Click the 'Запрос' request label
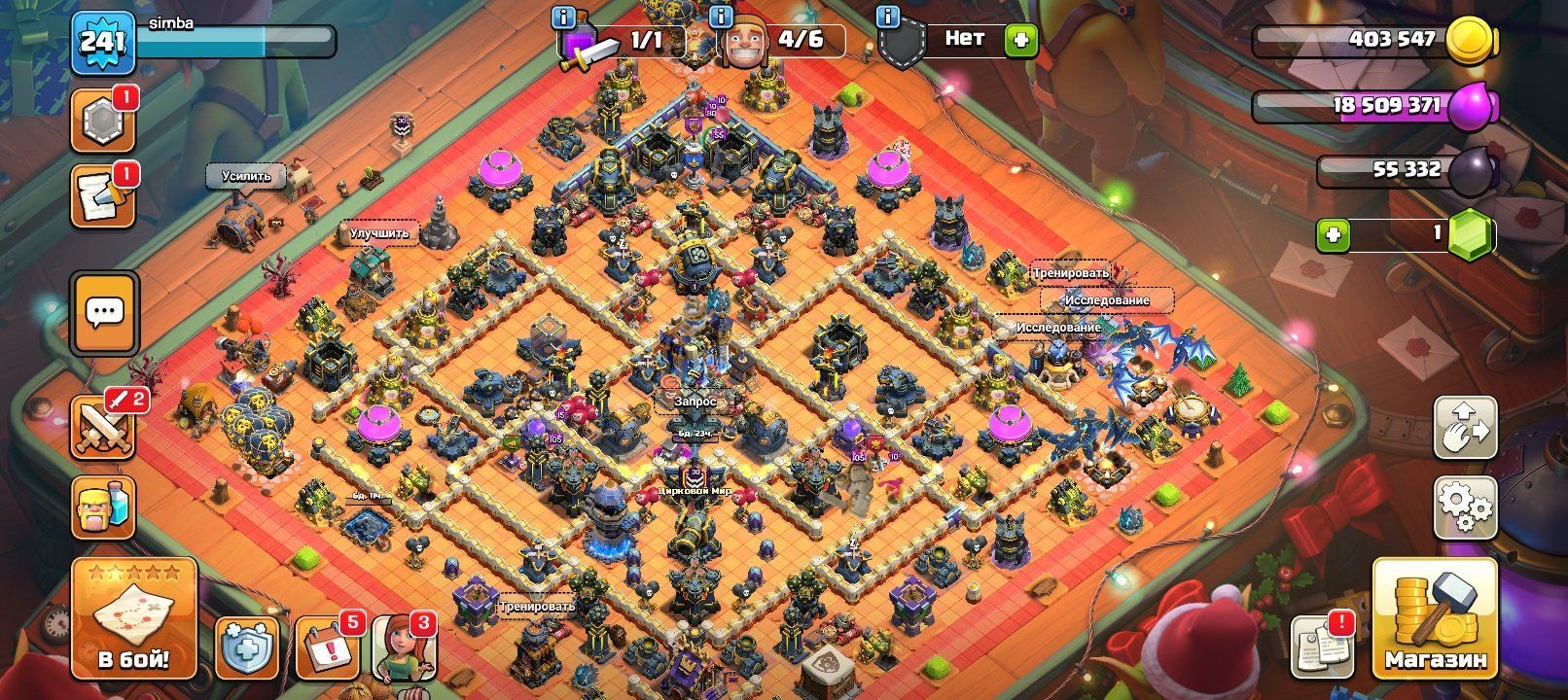Viewport: 1568px width, 700px height. (x=696, y=401)
